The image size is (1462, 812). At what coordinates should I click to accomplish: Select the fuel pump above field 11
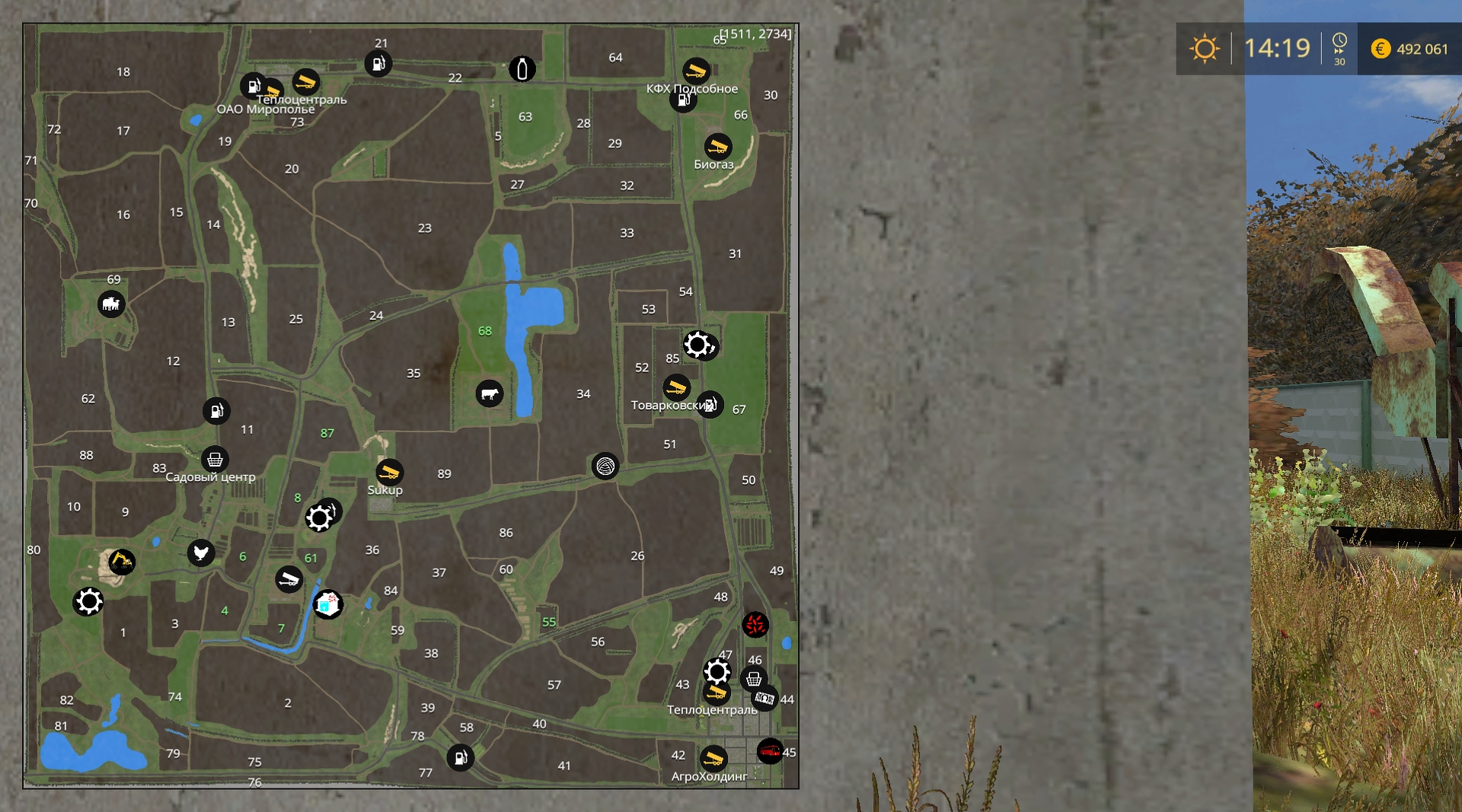(216, 411)
